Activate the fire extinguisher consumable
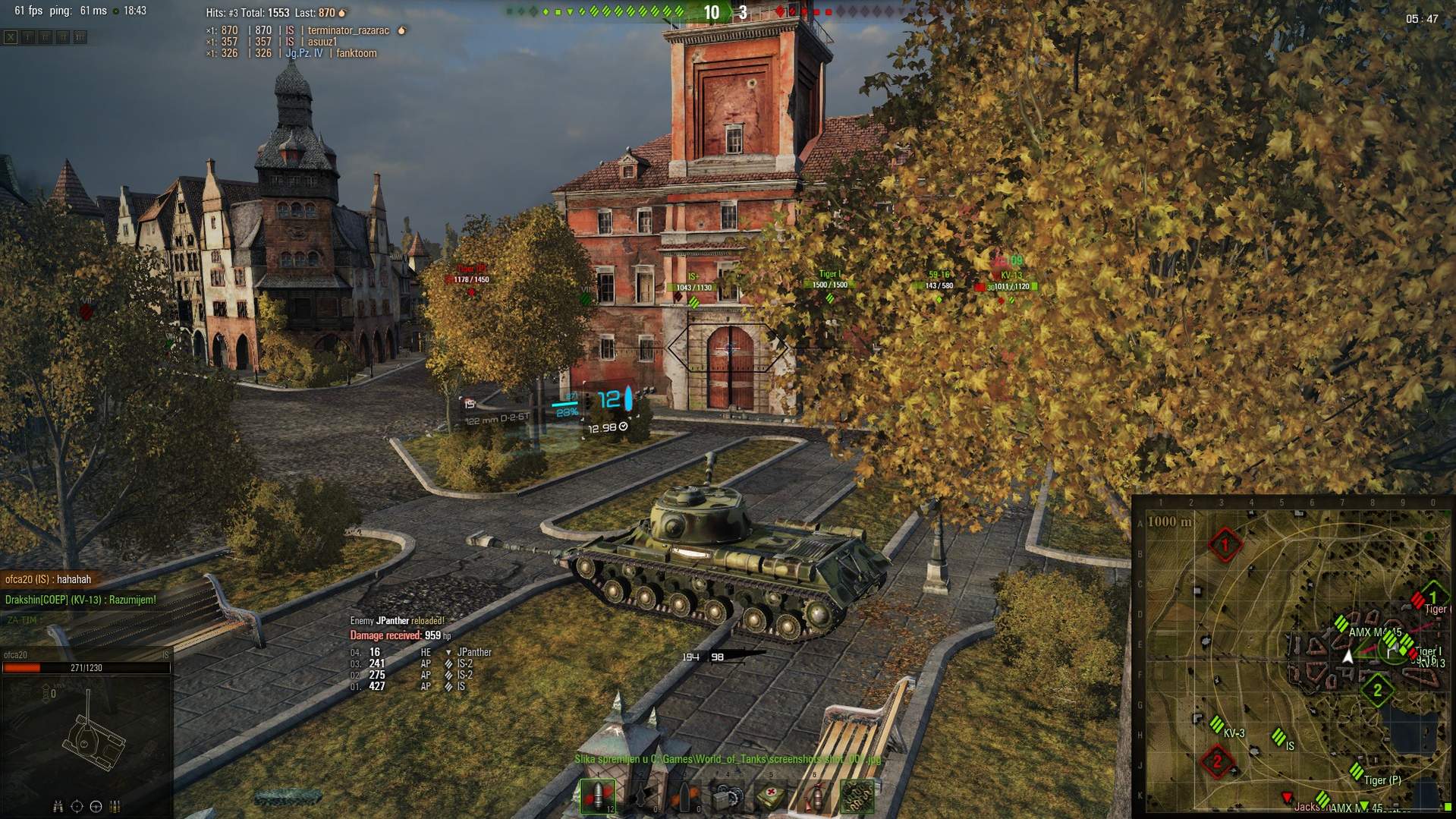1456x819 pixels. 814,796
